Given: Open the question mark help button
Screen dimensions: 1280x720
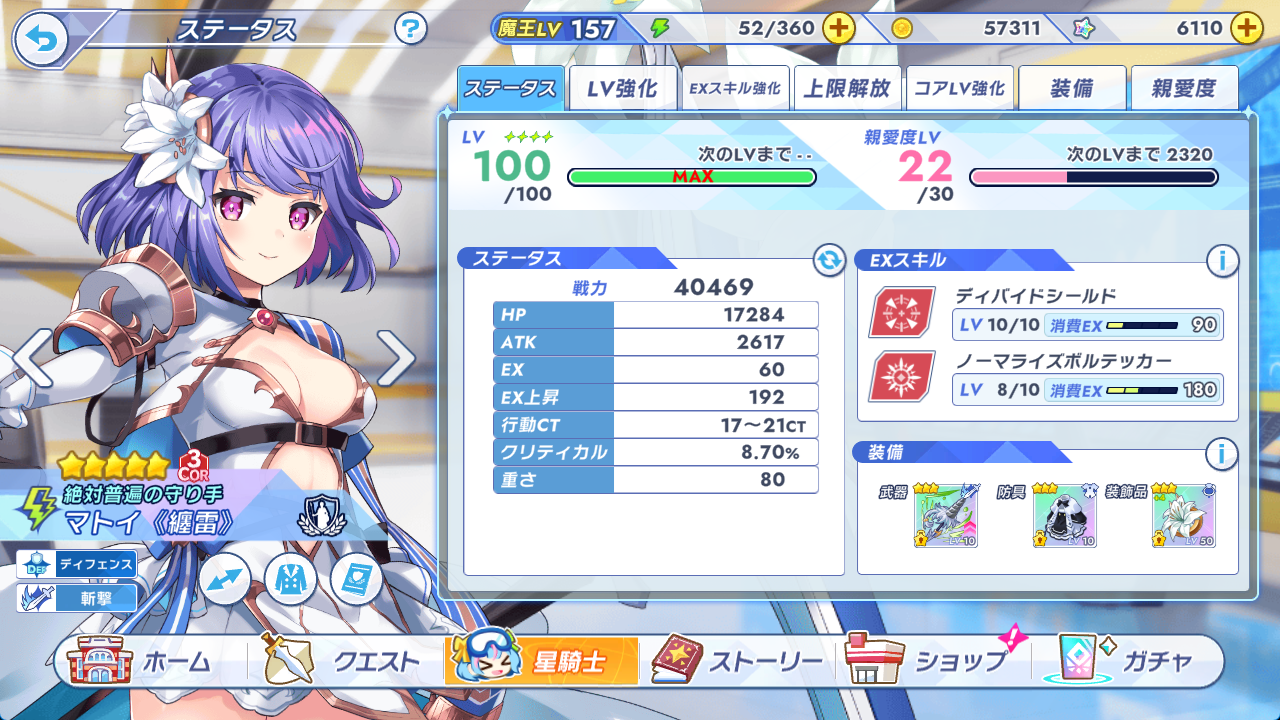Looking at the screenshot, I should (411, 29).
